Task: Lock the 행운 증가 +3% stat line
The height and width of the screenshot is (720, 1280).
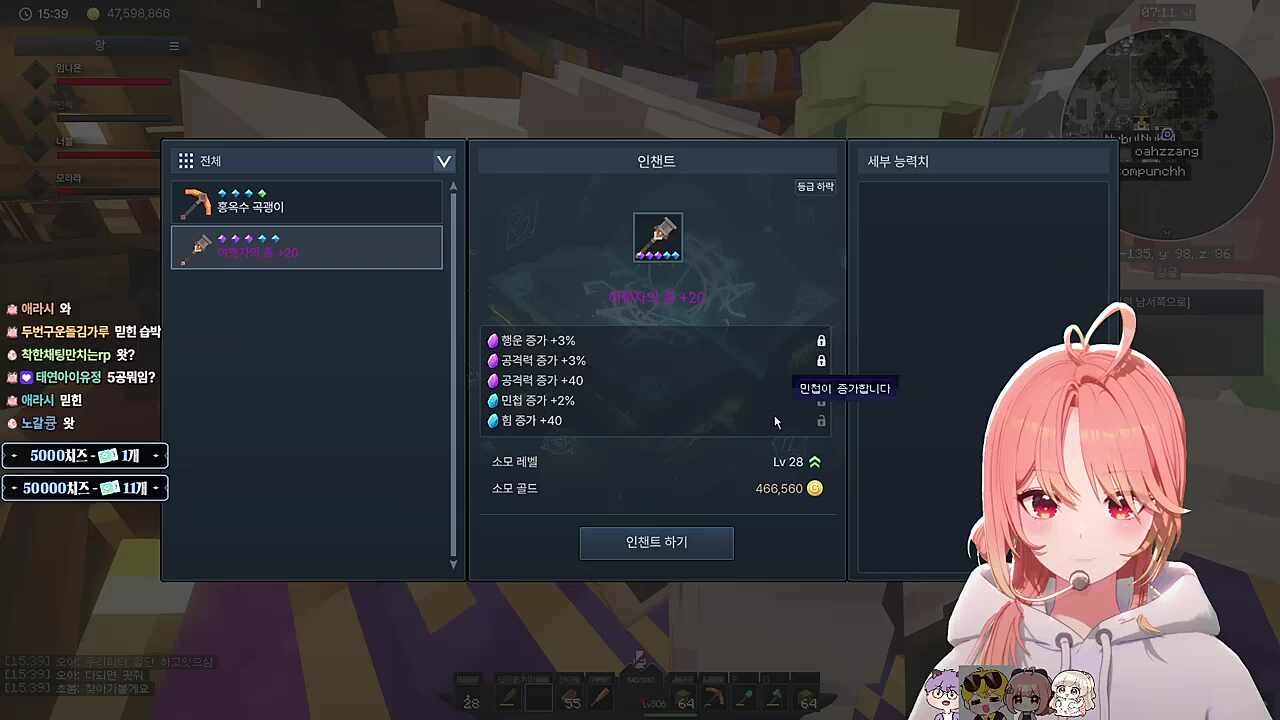Action: pyautogui.click(x=821, y=340)
